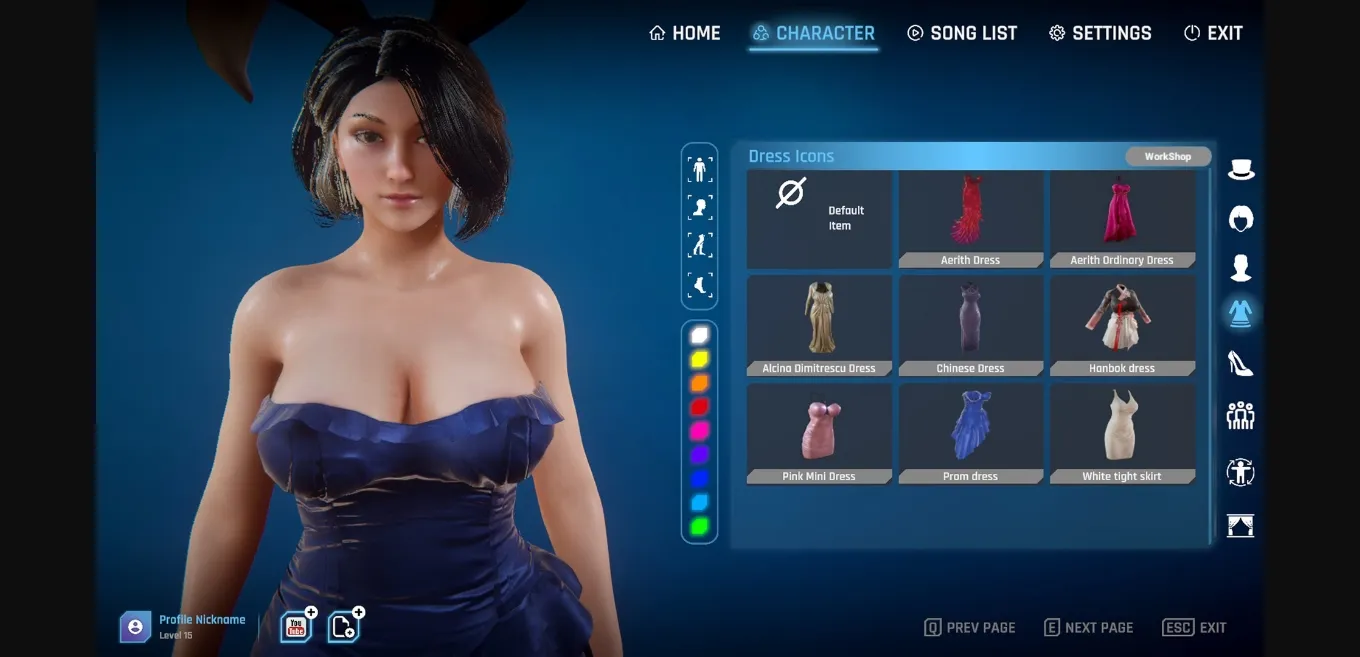Choose the White tight skirt
Image resolution: width=1360 pixels, height=657 pixels.
1122,433
